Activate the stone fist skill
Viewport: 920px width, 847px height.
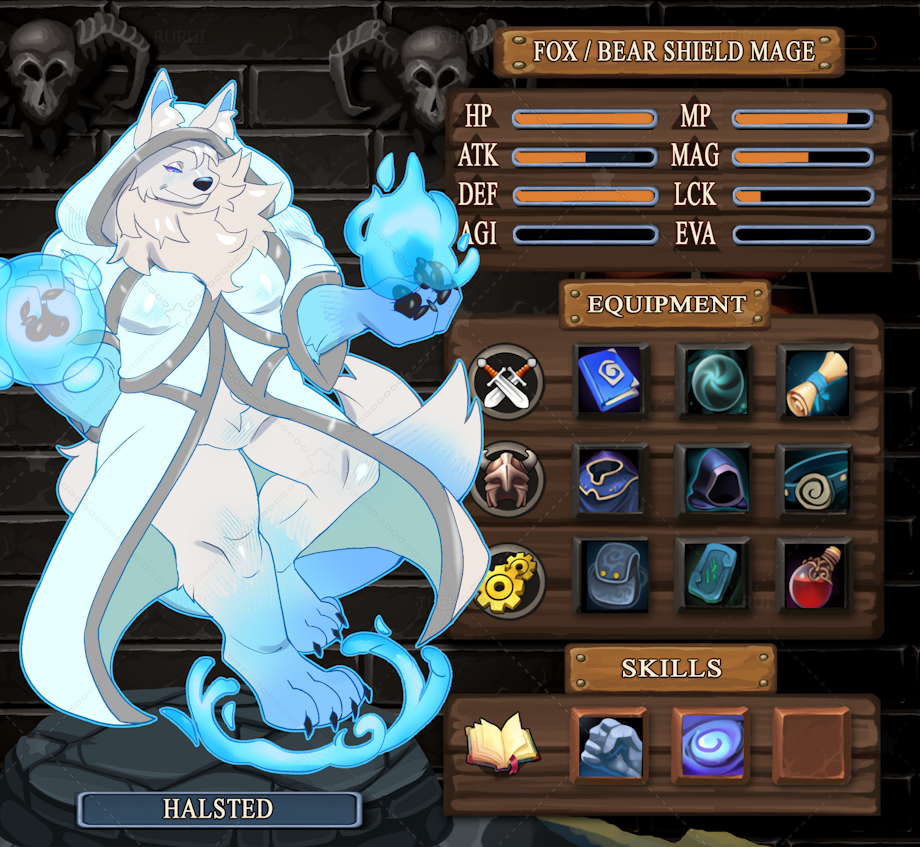pos(611,745)
